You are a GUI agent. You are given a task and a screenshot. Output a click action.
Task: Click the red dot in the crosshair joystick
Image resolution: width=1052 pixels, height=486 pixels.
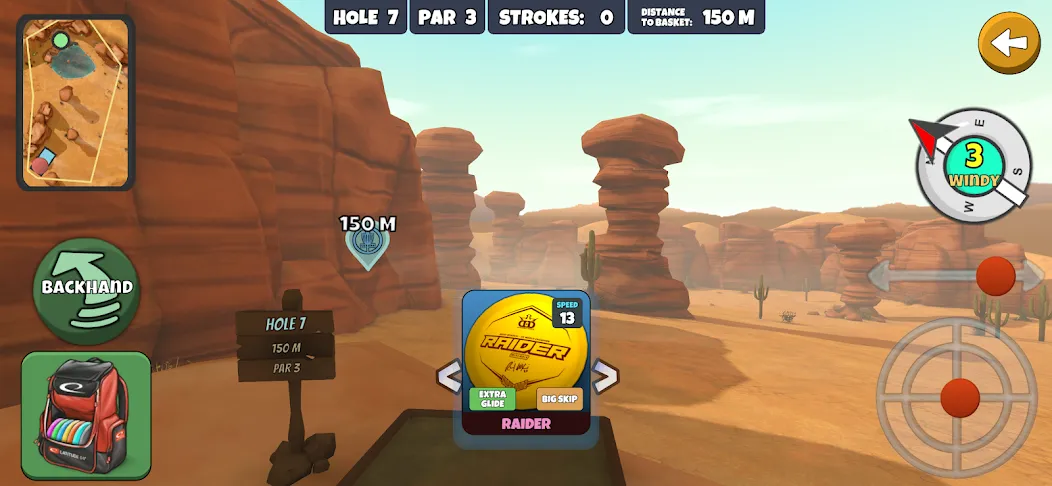[x=960, y=397]
